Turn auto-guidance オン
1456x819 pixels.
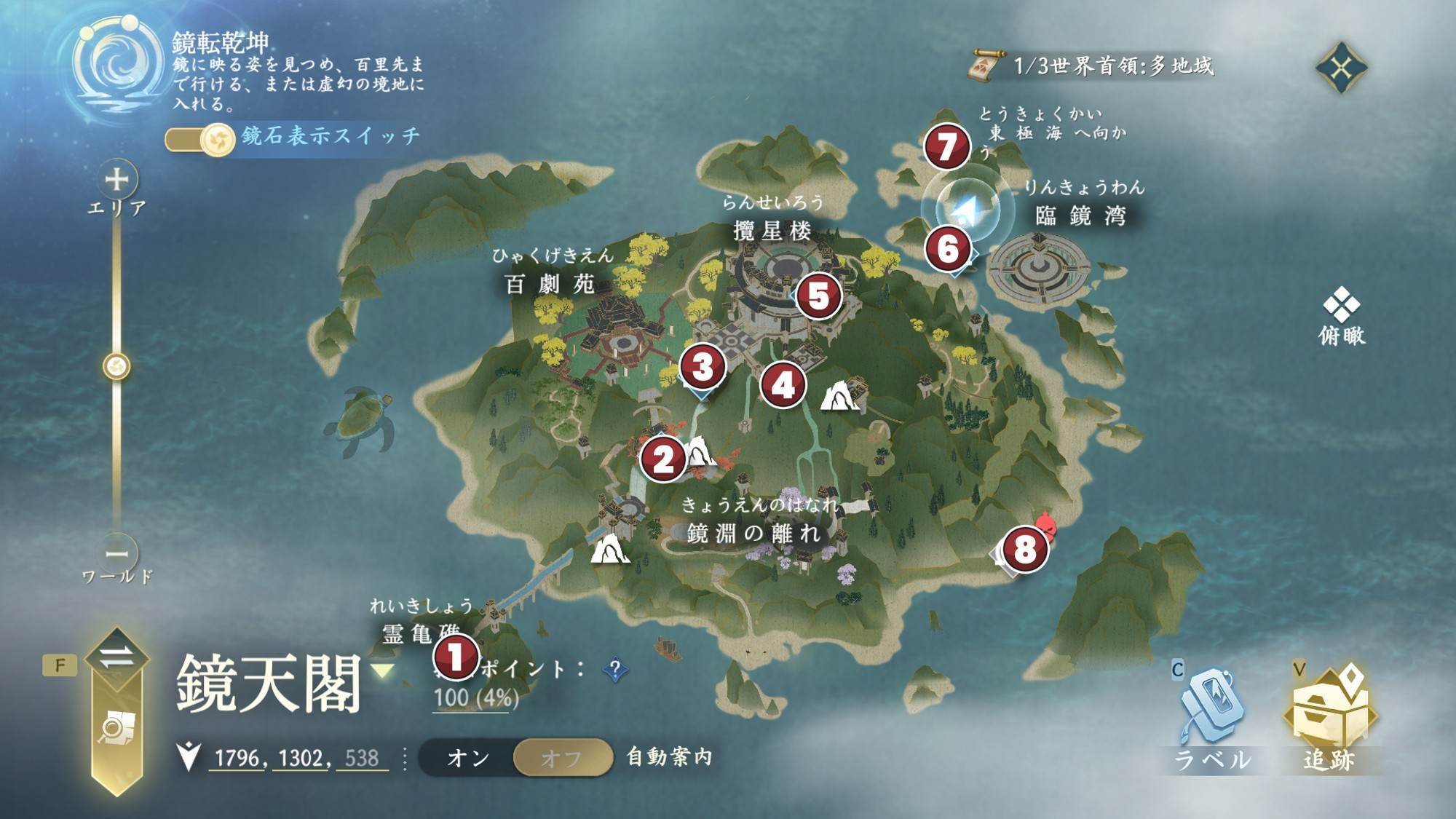[468, 758]
